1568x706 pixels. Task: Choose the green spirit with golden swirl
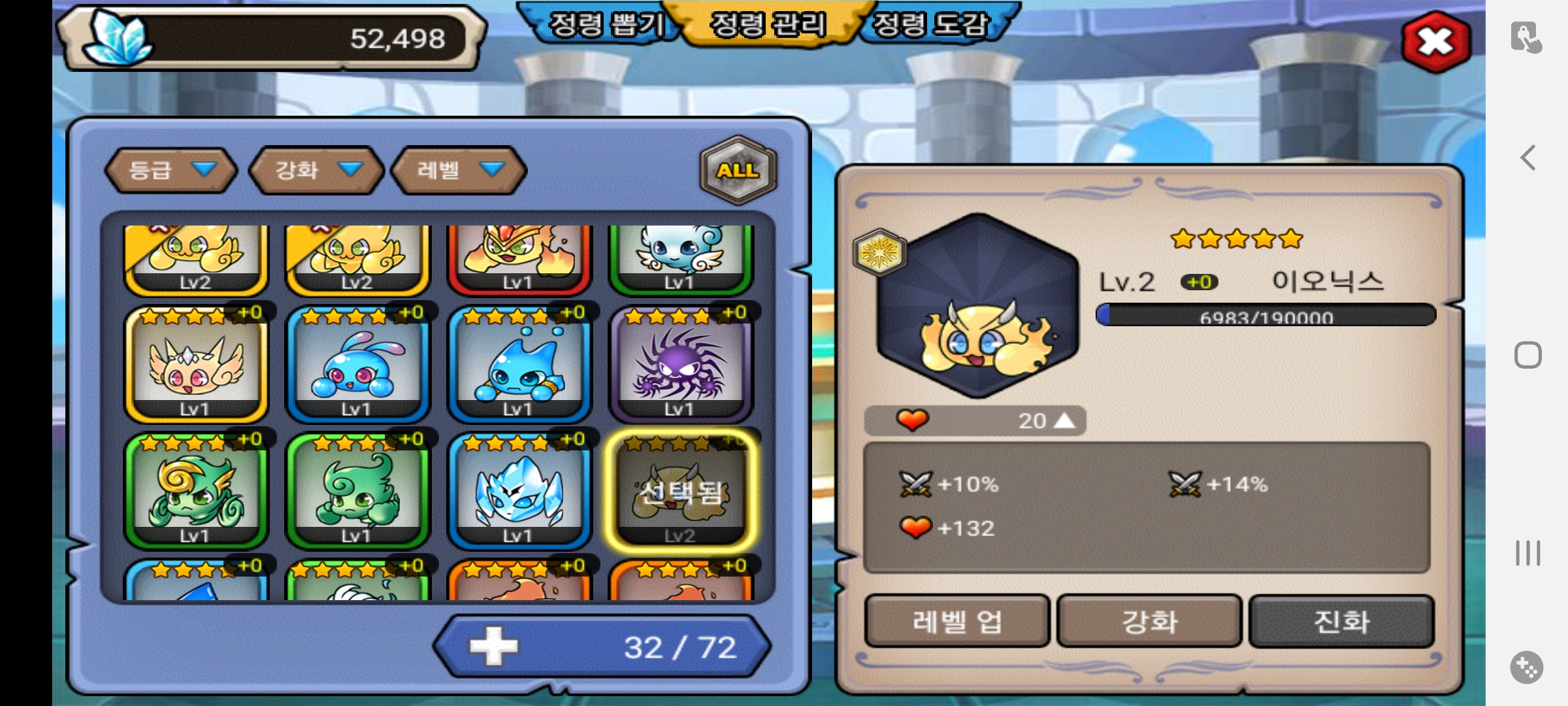click(195, 492)
